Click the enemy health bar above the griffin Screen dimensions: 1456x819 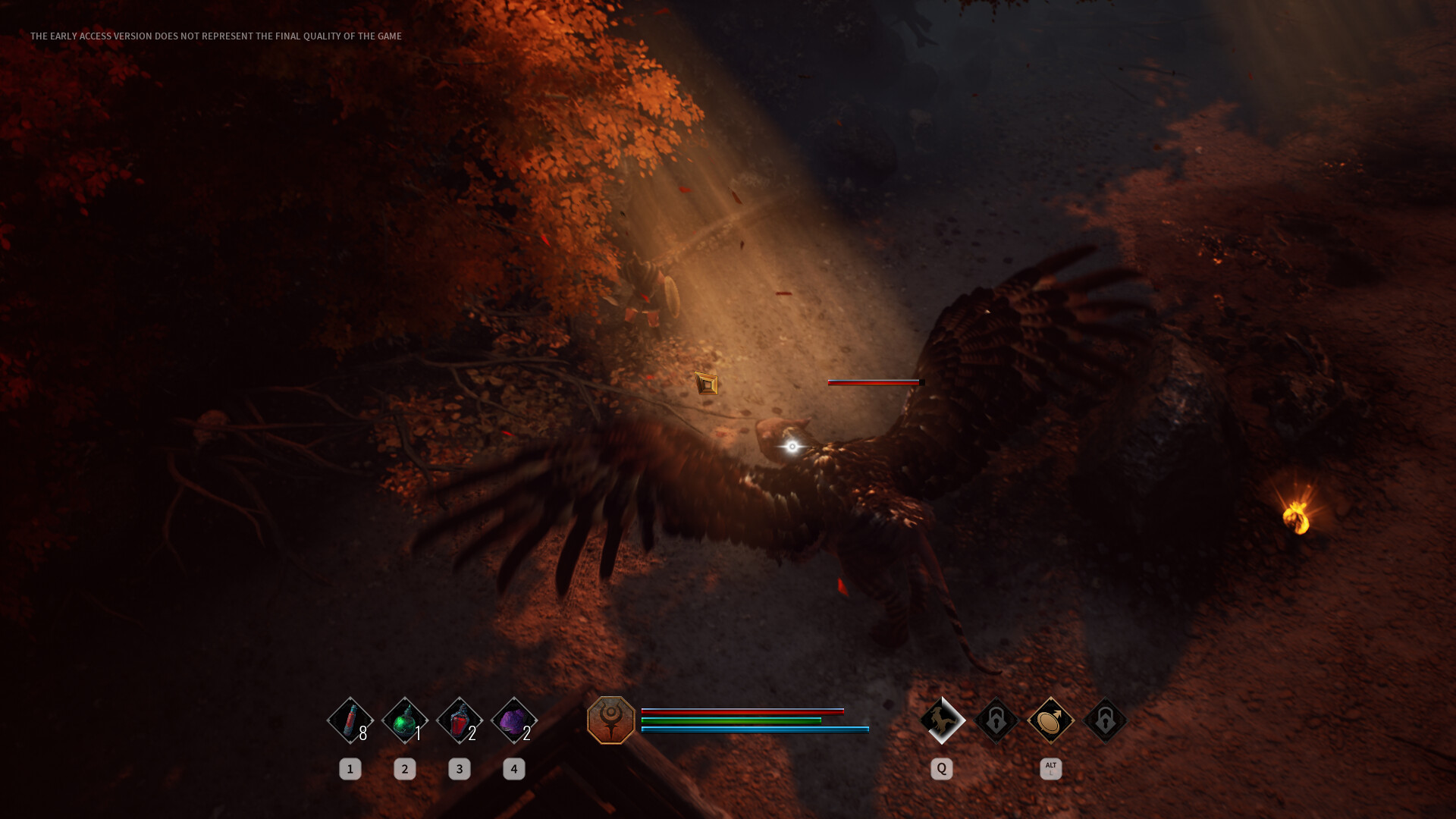pyautogui.click(x=874, y=382)
